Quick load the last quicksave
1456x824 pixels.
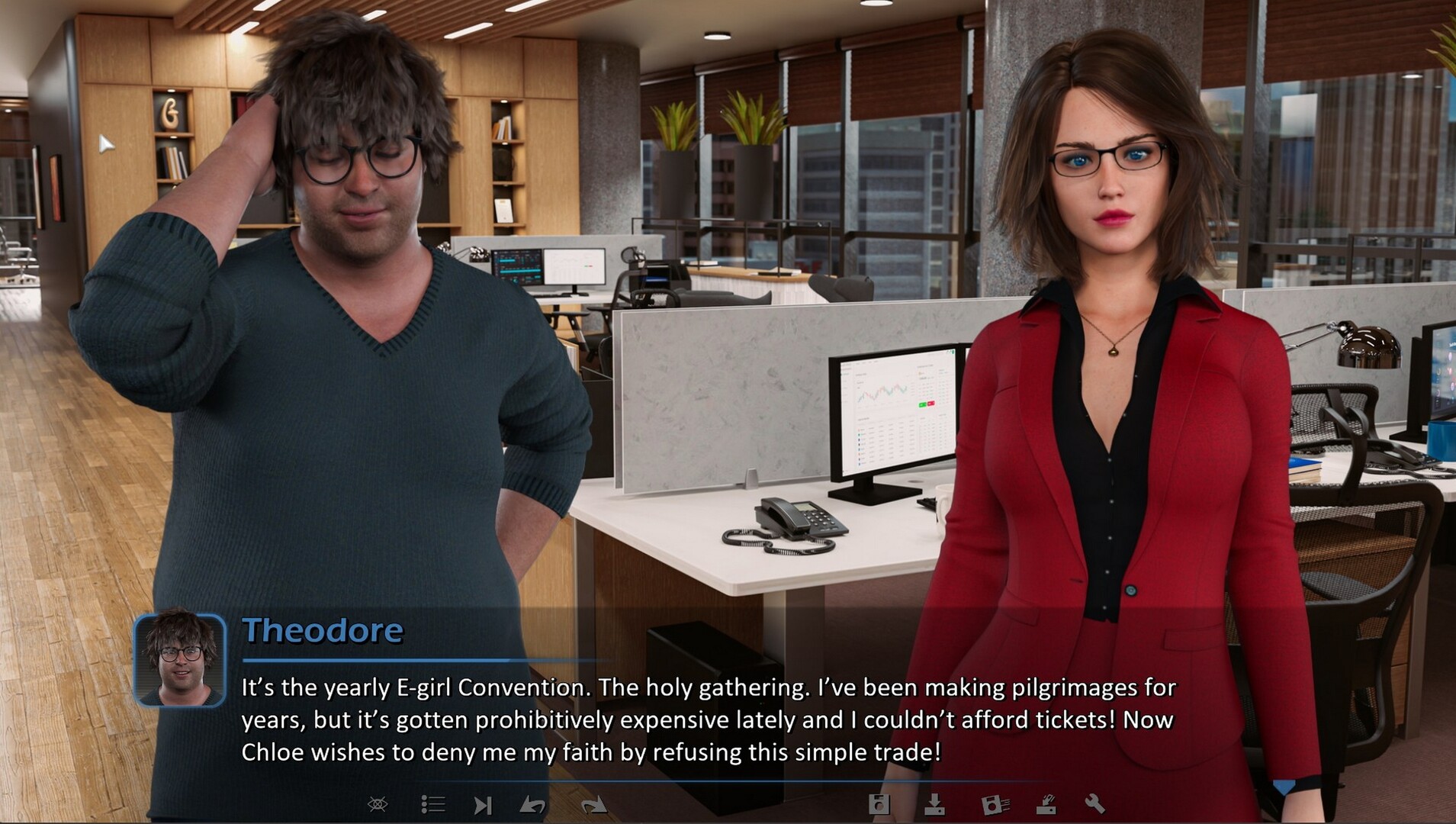pos(1048,806)
